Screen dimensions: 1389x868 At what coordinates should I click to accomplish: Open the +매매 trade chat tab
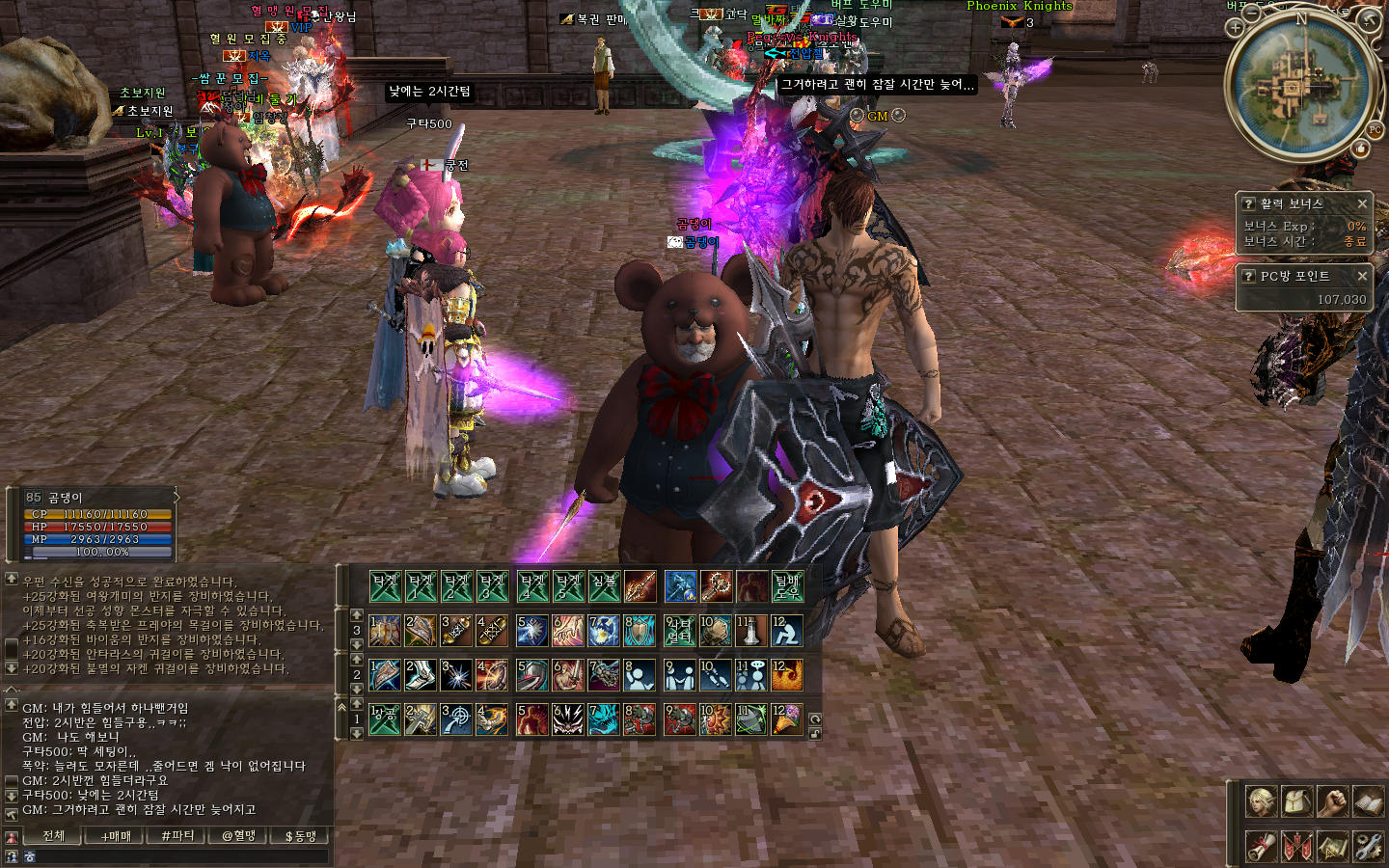tap(116, 836)
